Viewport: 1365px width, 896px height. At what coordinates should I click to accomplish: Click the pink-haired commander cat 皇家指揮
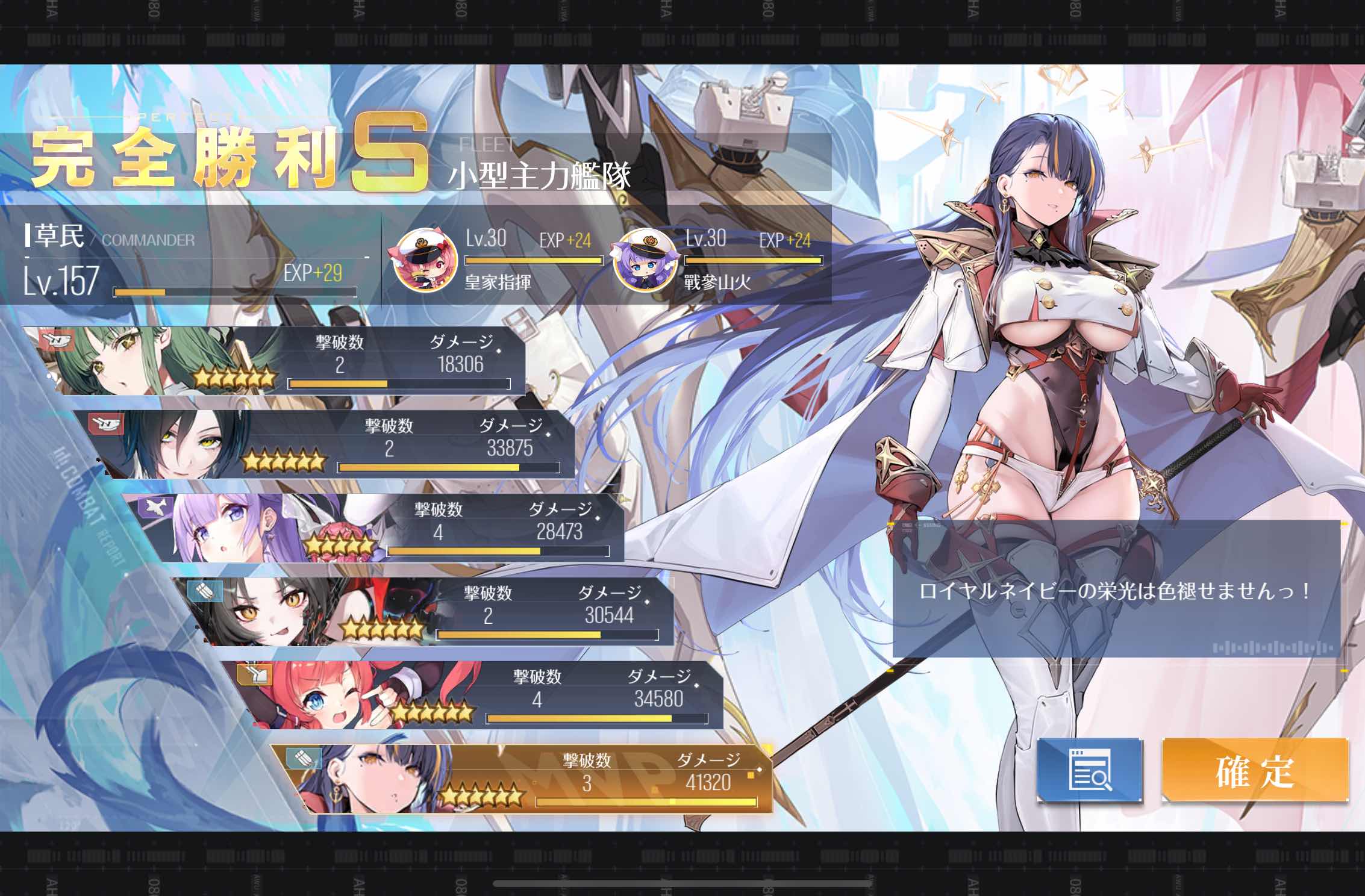pyautogui.click(x=426, y=261)
